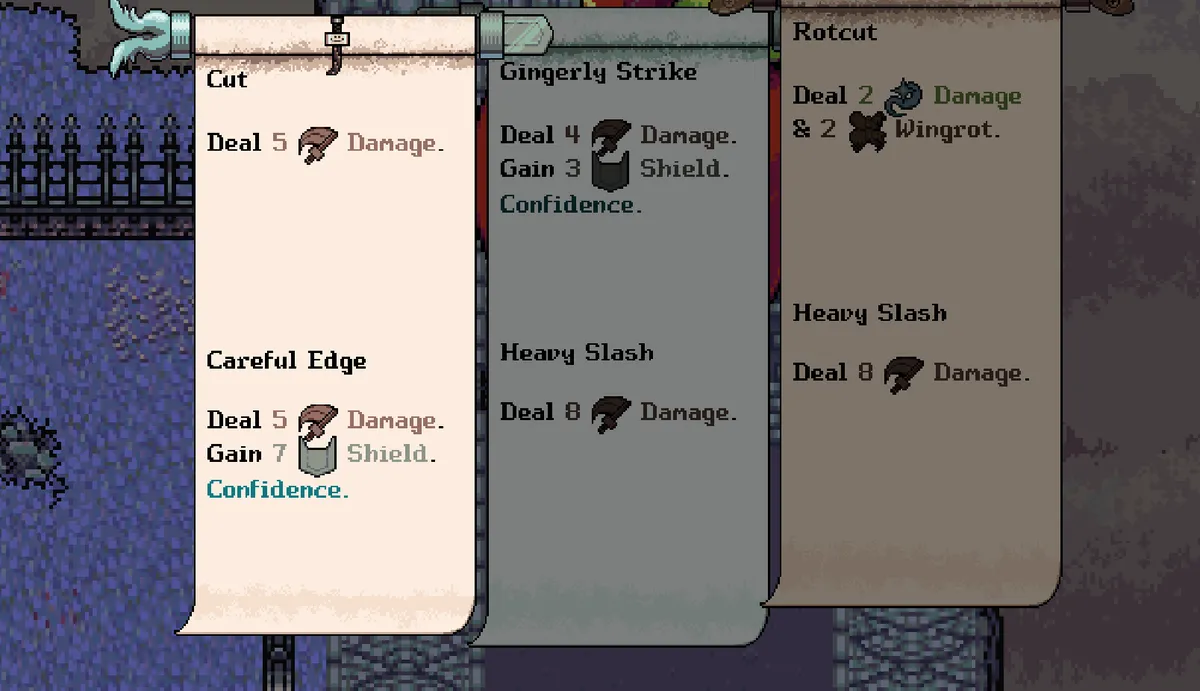Select the Rotcut move
Image resolution: width=1200 pixels, height=691 pixels.
coord(835,32)
